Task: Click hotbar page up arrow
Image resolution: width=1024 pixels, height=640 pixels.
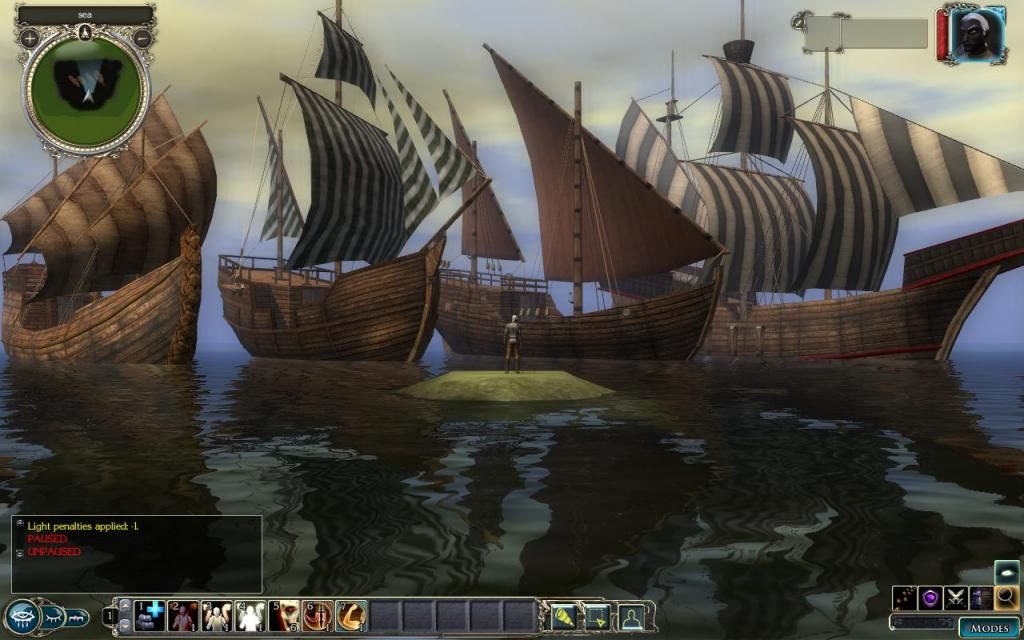Action: pos(124,605)
